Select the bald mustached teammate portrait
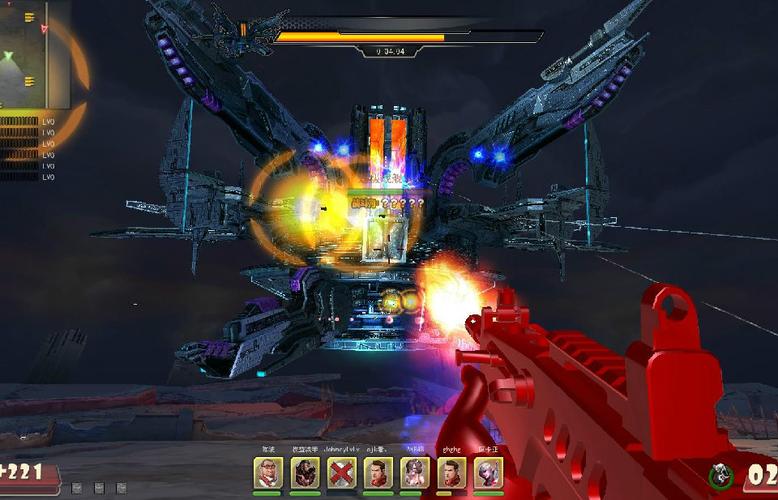Screen dimensions: 778x500 267,473
